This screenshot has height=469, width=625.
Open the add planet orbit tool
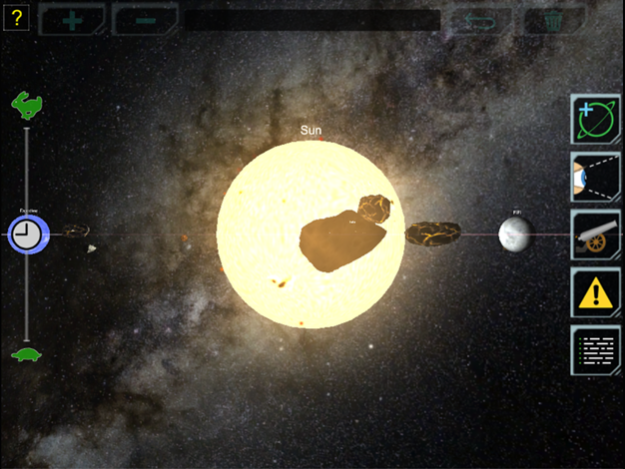click(x=596, y=120)
